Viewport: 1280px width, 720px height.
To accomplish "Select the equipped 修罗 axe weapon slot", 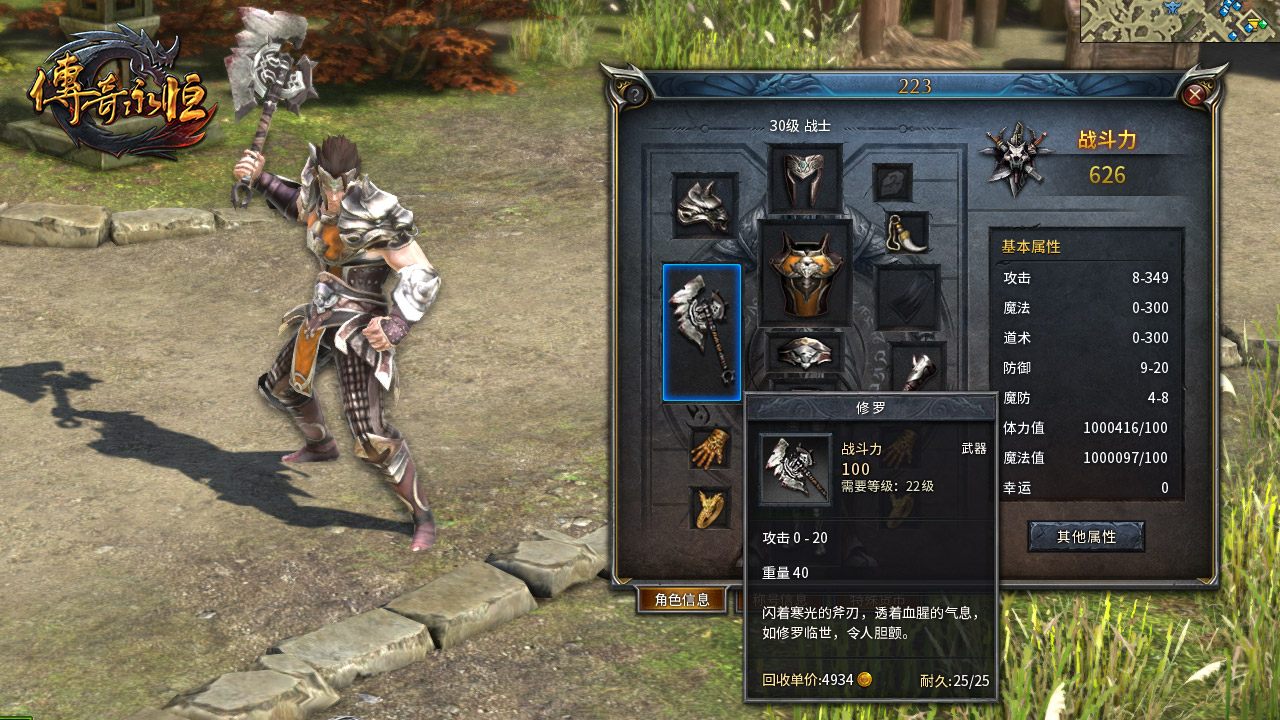I will (701, 330).
